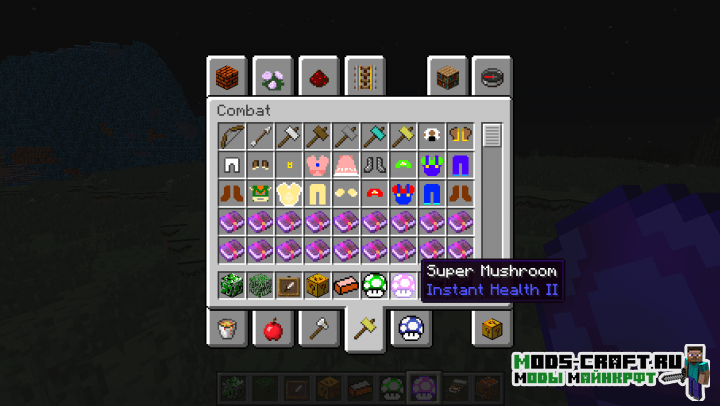Open the iron axe Tools tab
The height and width of the screenshot is (406, 720).
(x=318, y=328)
